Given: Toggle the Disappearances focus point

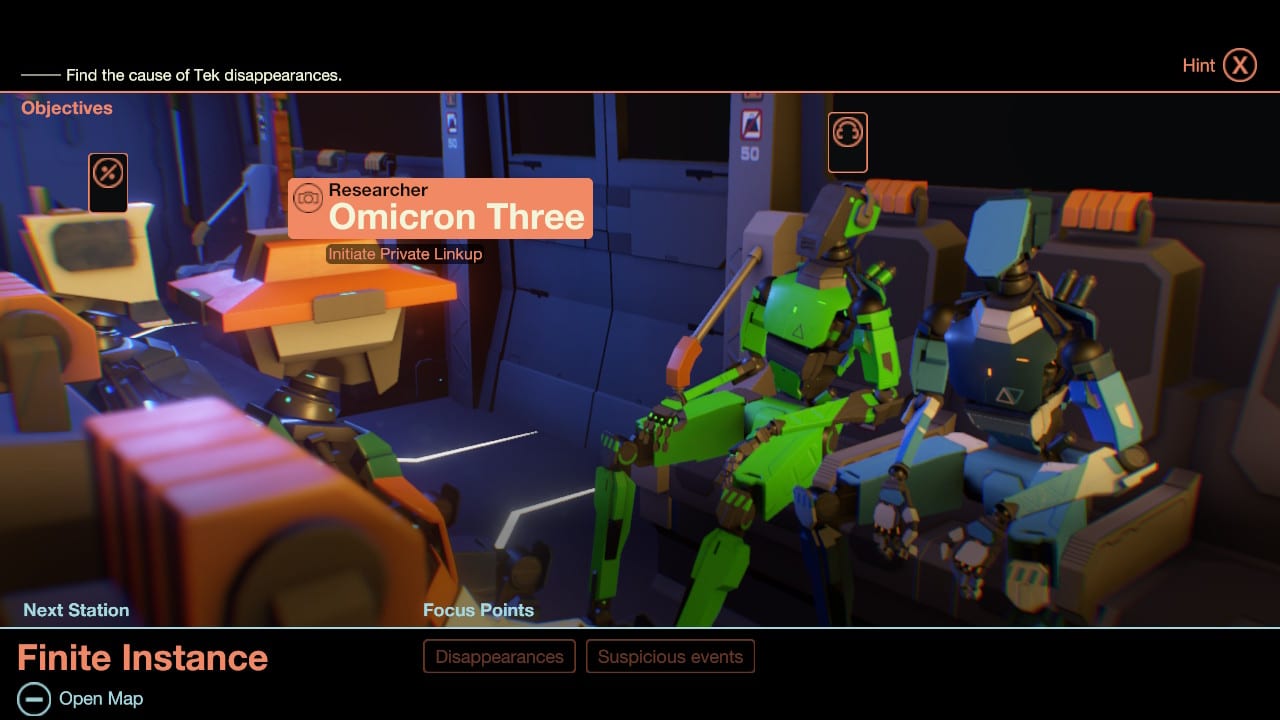Looking at the screenshot, I should pos(498,656).
